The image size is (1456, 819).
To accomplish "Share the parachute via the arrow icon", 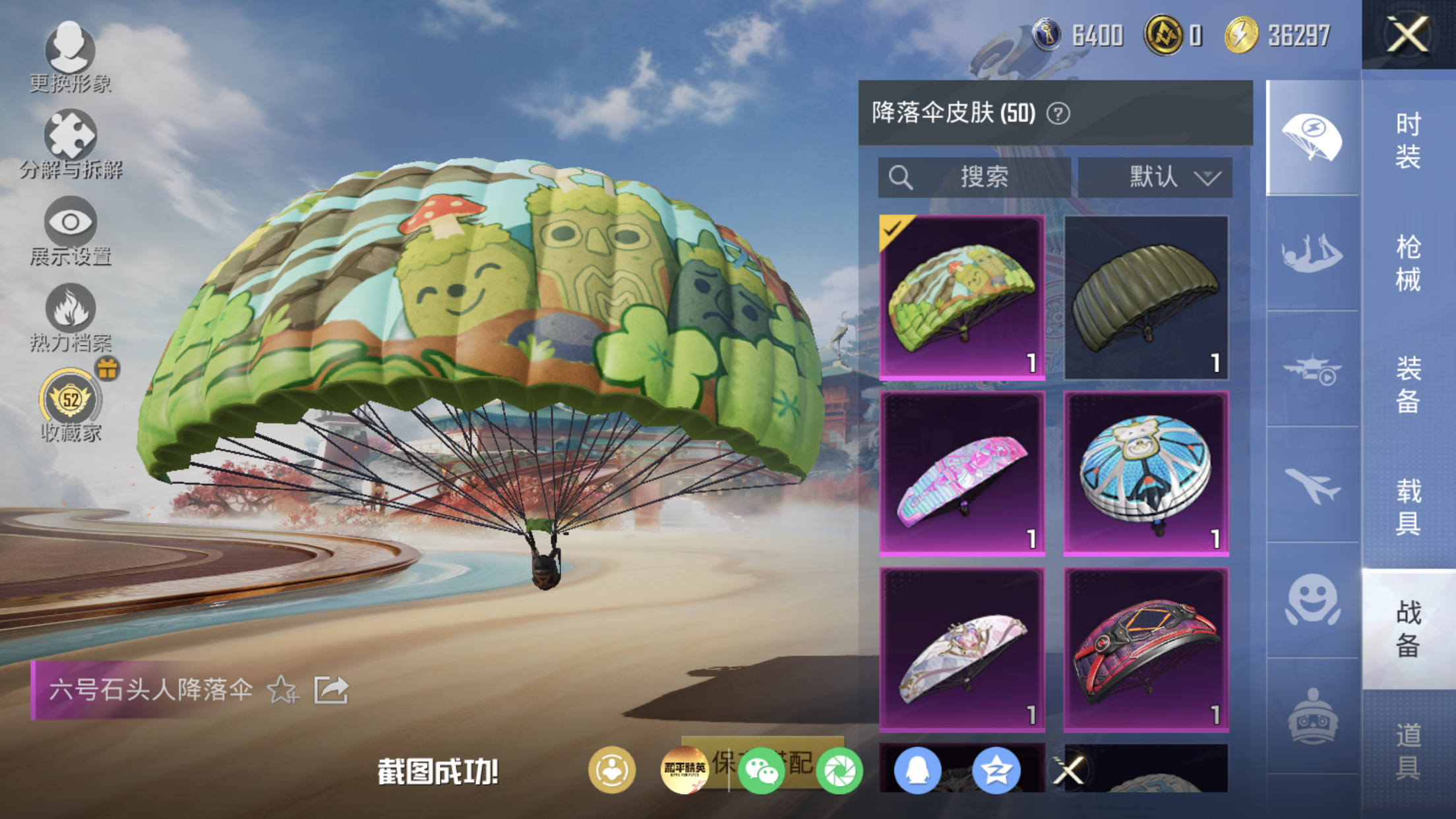I will pyautogui.click(x=330, y=690).
